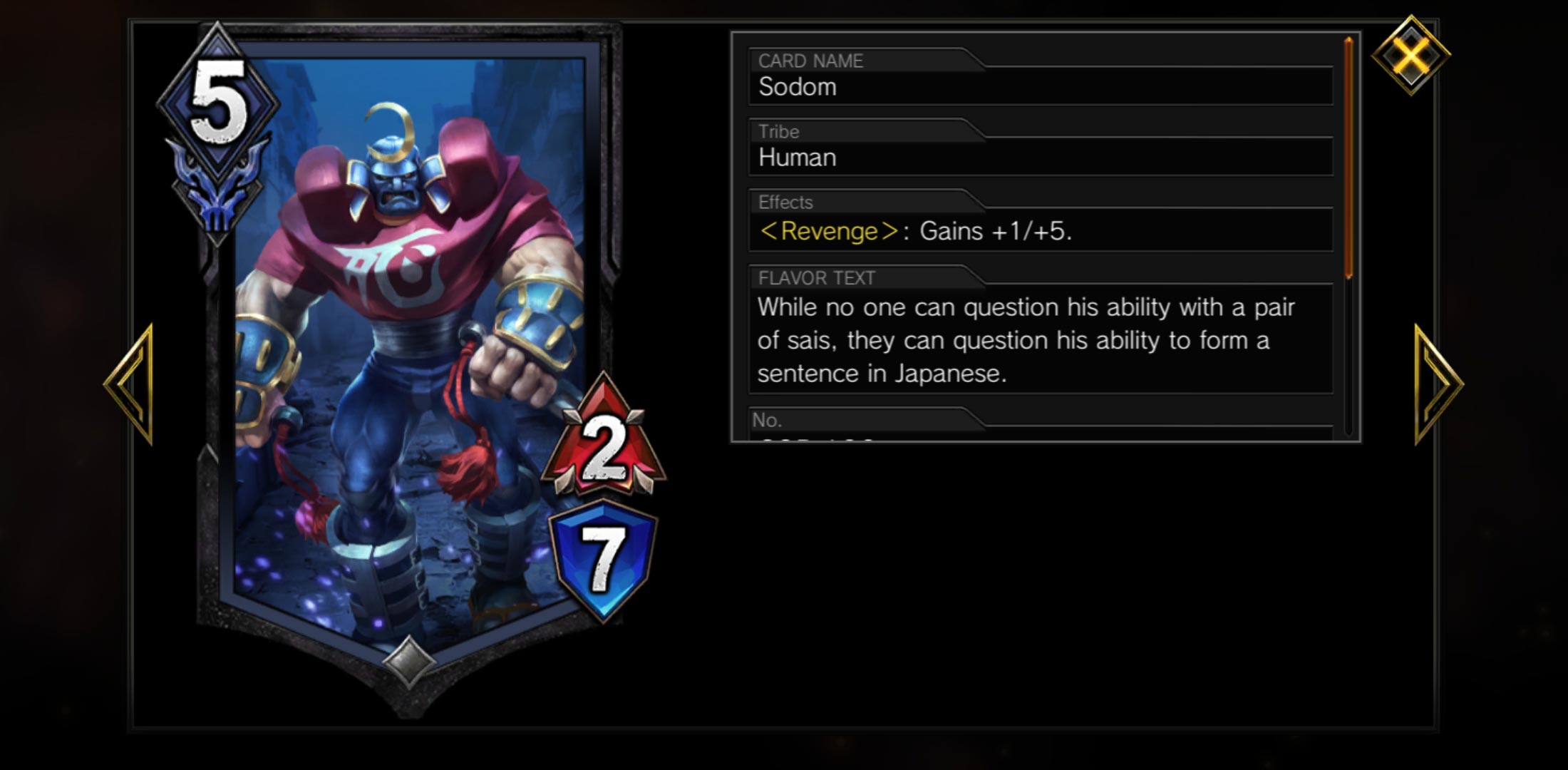Click the card name Sodom
The width and height of the screenshot is (1568, 770).
coord(796,88)
